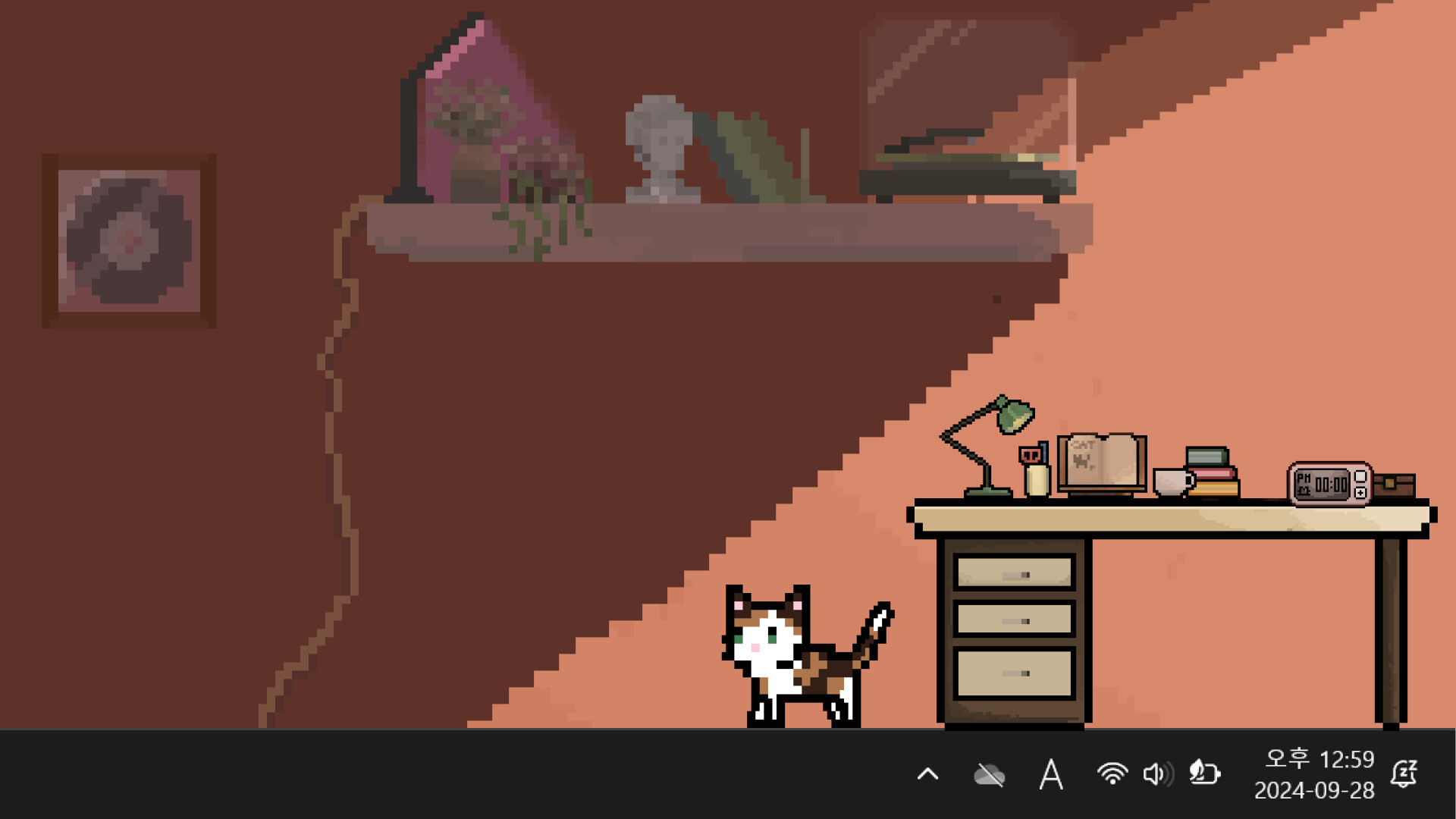Click the clock to open the calendar

(1321, 758)
